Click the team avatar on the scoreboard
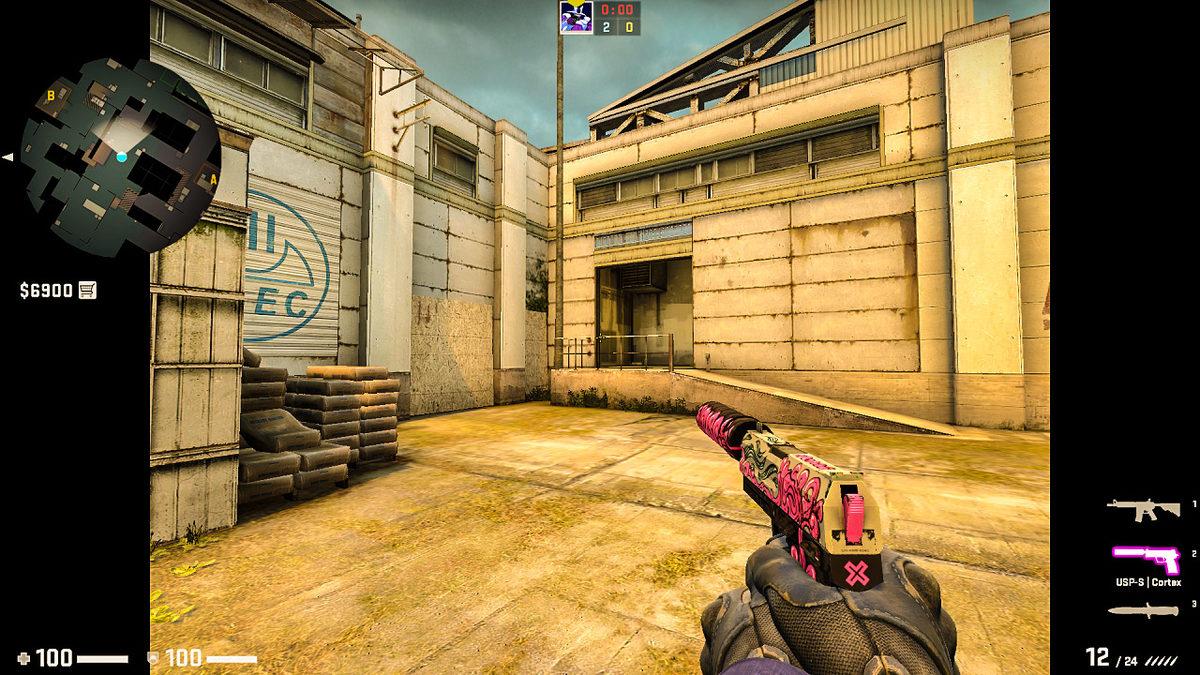 [577, 18]
